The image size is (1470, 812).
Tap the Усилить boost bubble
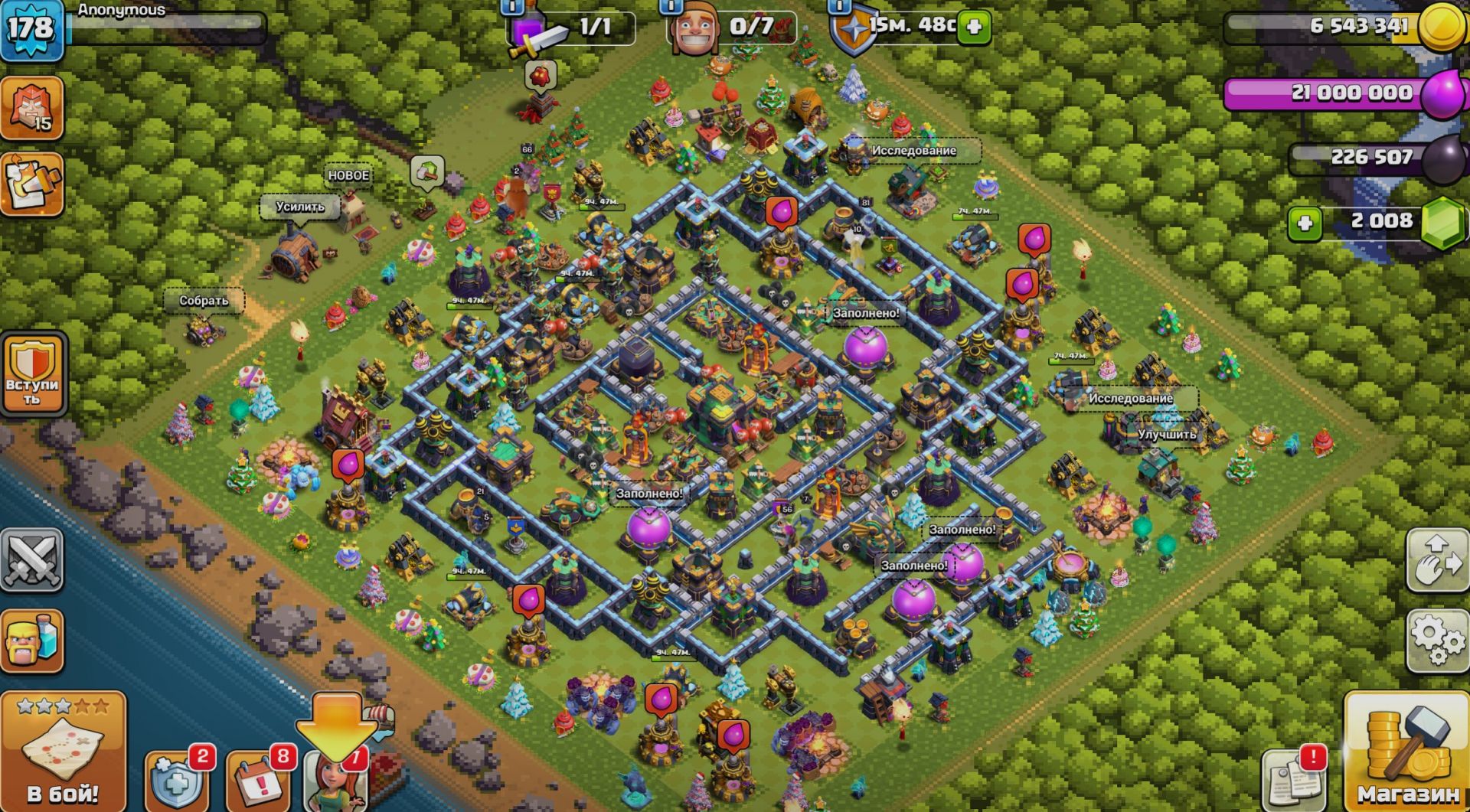point(300,207)
